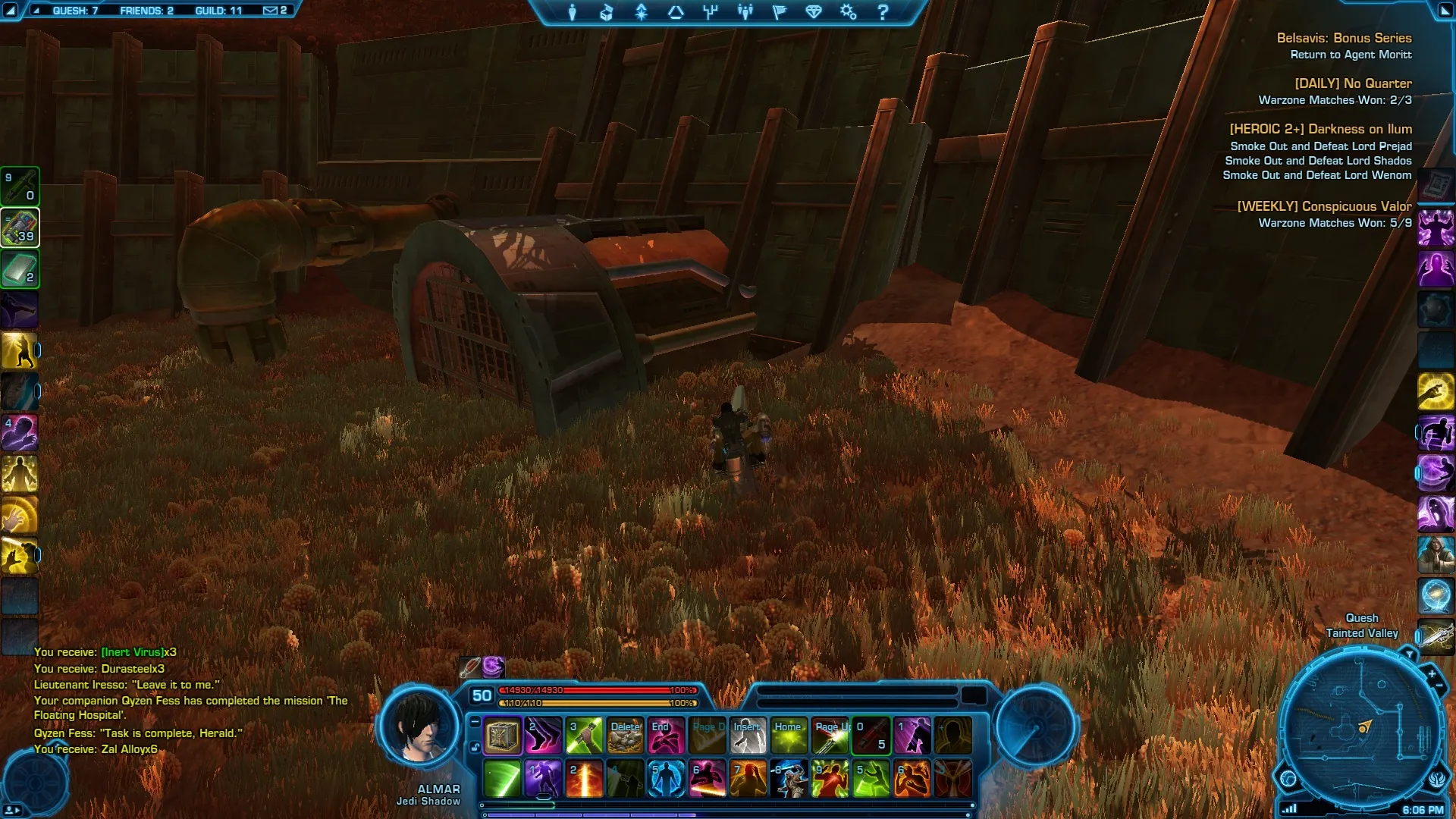Activate the green lightsaber slash ability

[502, 779]
